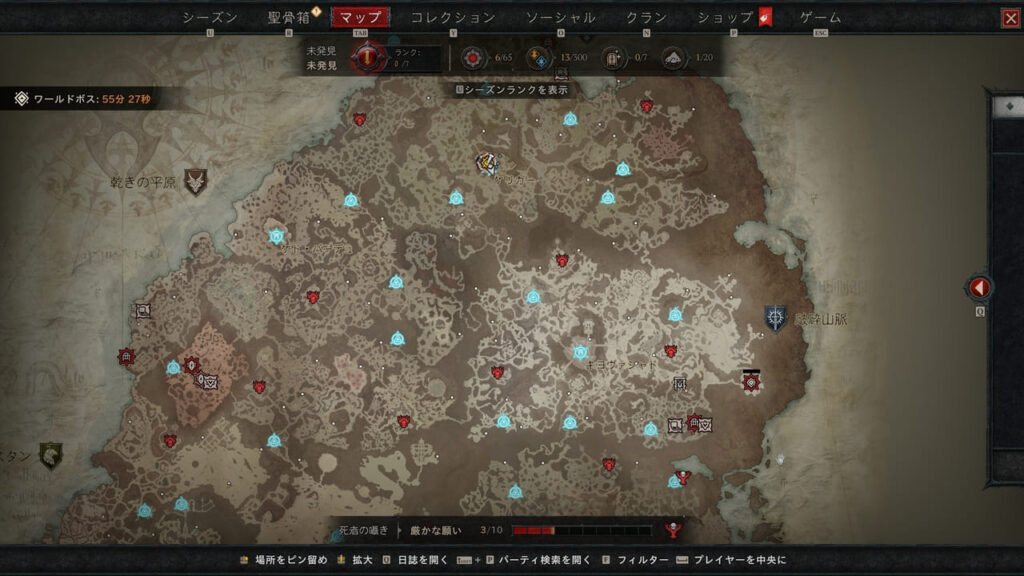Close the map with the red X
Screen dimensions: 1024x576
pyautogui.click(x=1010, y=18)
